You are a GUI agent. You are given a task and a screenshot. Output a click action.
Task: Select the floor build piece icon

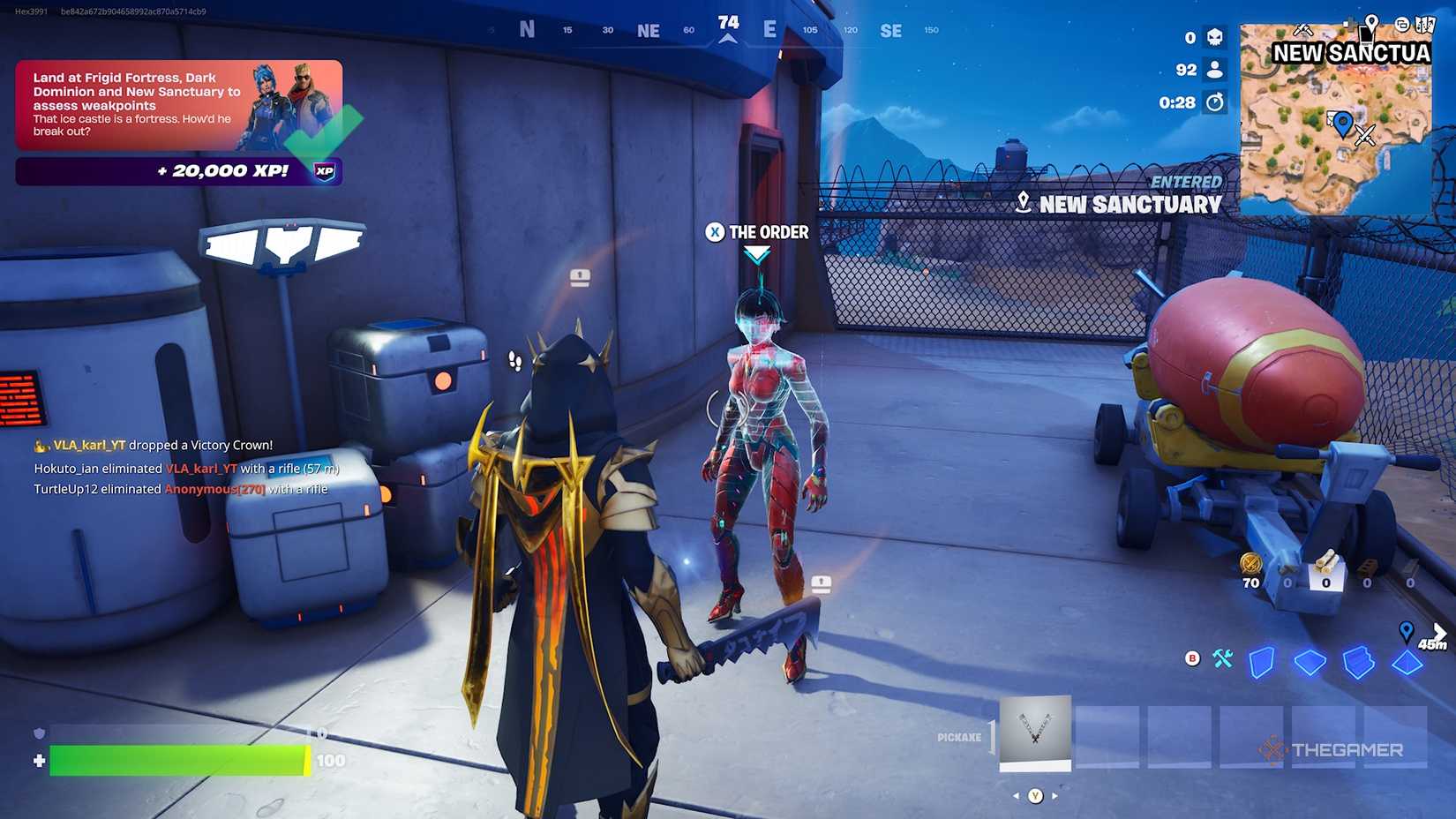1310,662
